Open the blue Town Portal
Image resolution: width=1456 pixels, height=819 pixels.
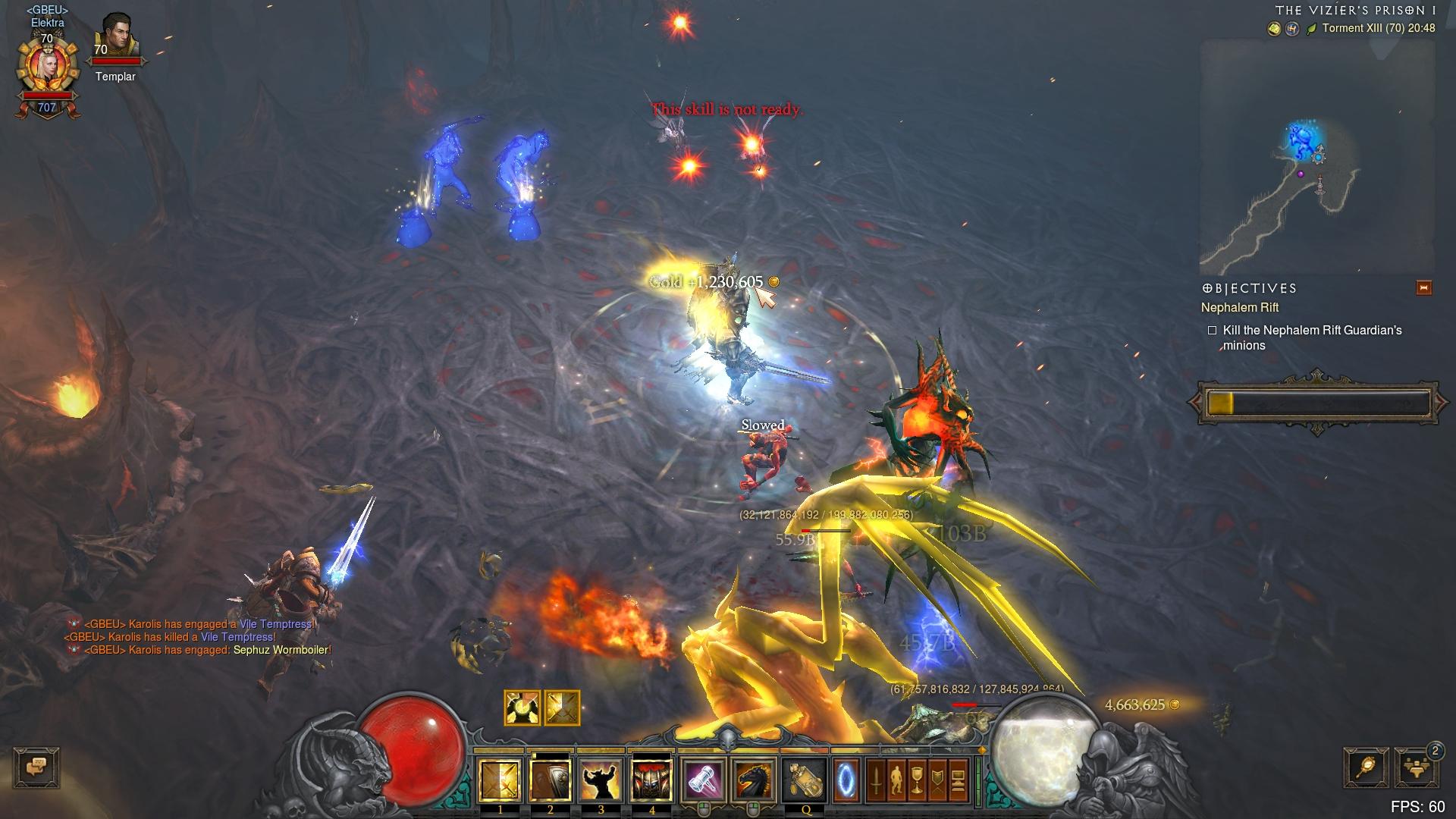pos(846,780)
